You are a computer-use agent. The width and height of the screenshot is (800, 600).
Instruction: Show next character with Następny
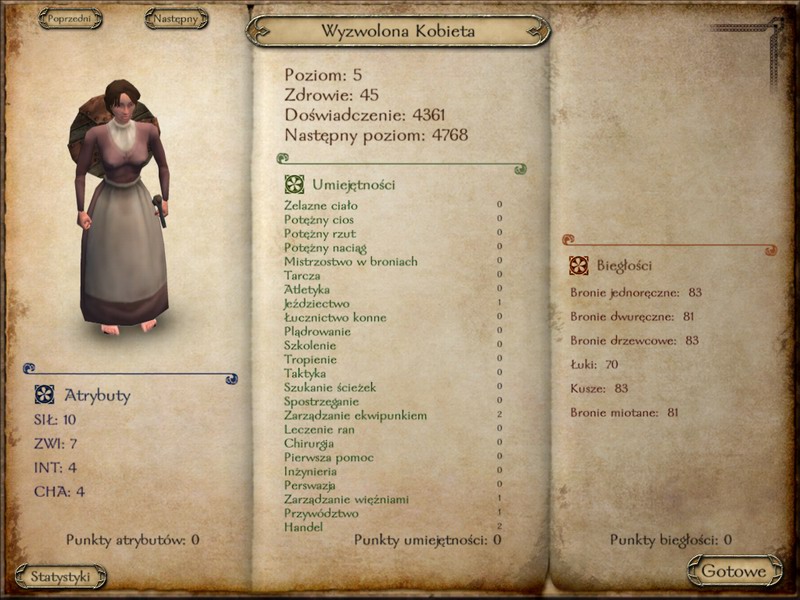(x=177, y=18)
